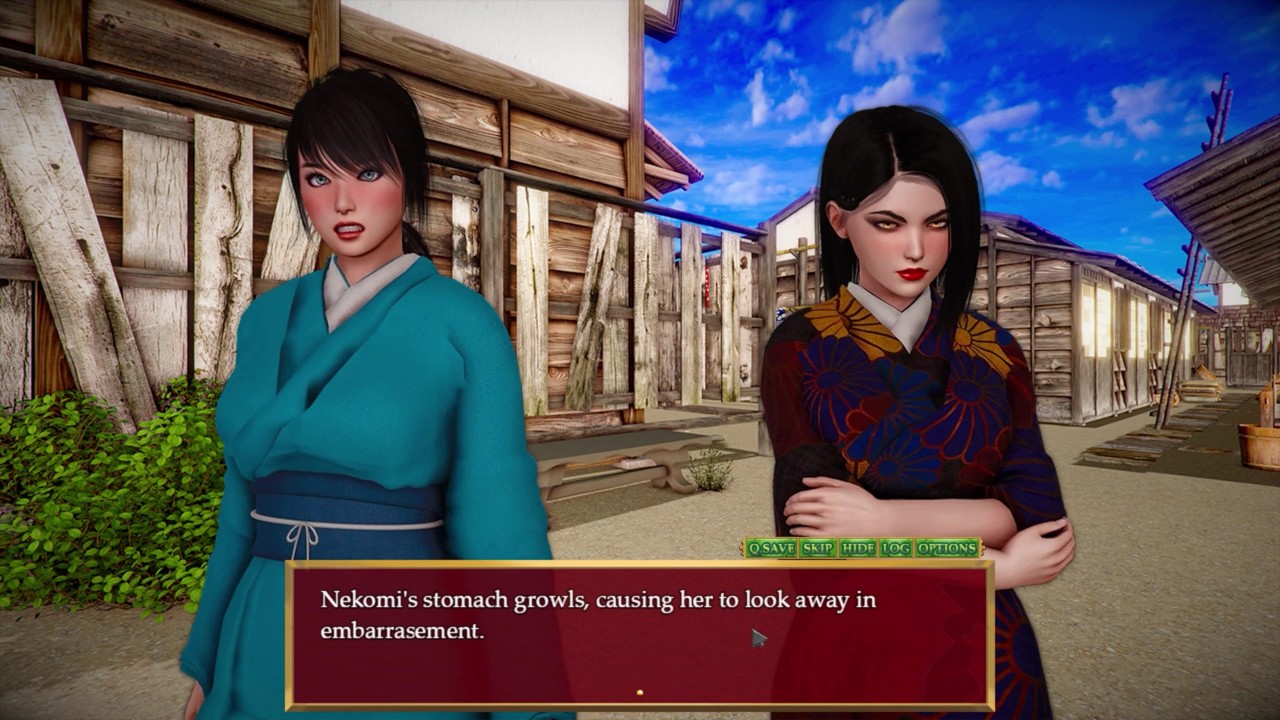This screenshot has width=1280, height=720.
Task: Open the OPTIONS menu
Action: coord(947,548)
